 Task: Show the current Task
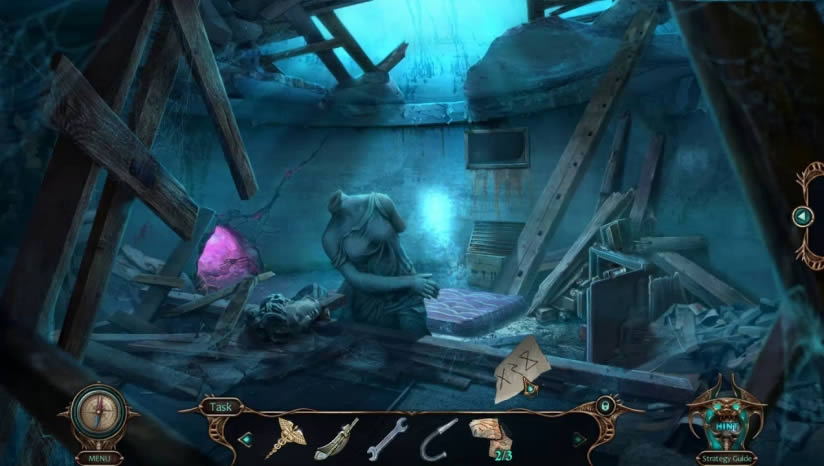[220, 407]
